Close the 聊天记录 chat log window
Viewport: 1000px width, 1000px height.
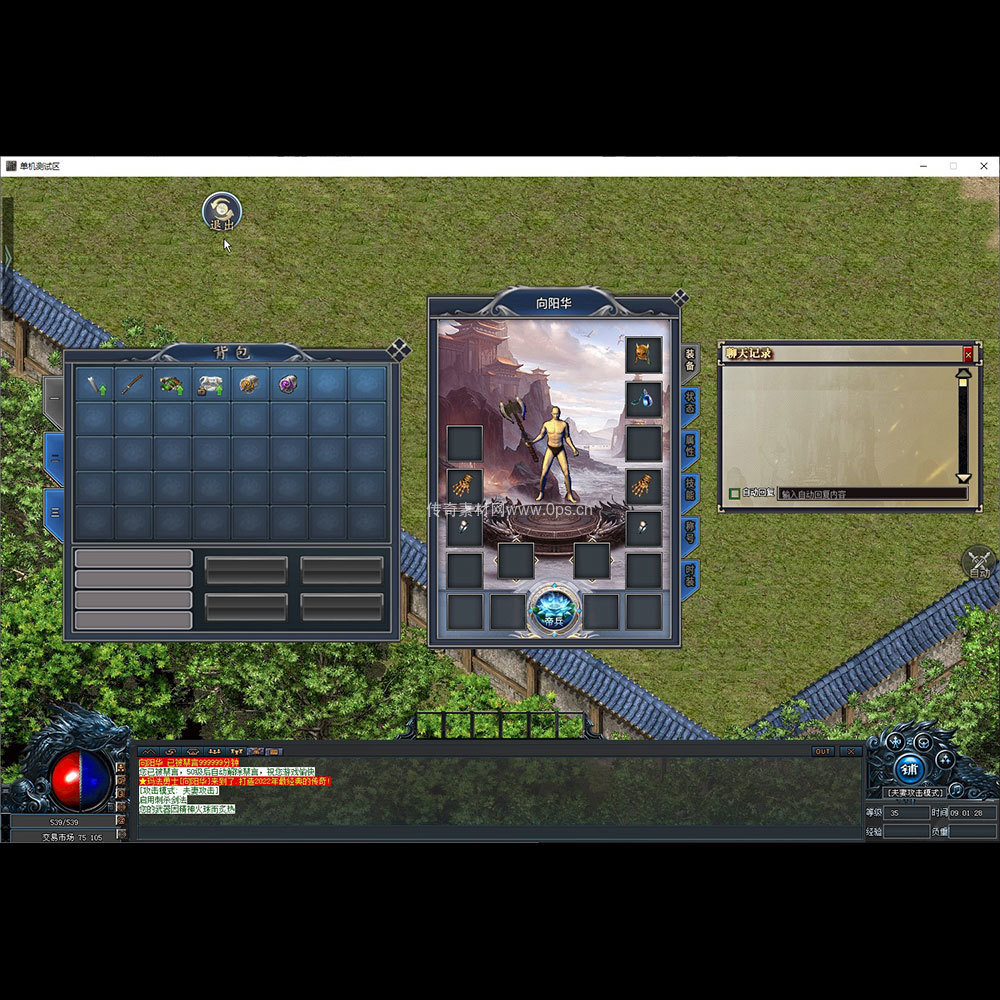pos(967,354)
